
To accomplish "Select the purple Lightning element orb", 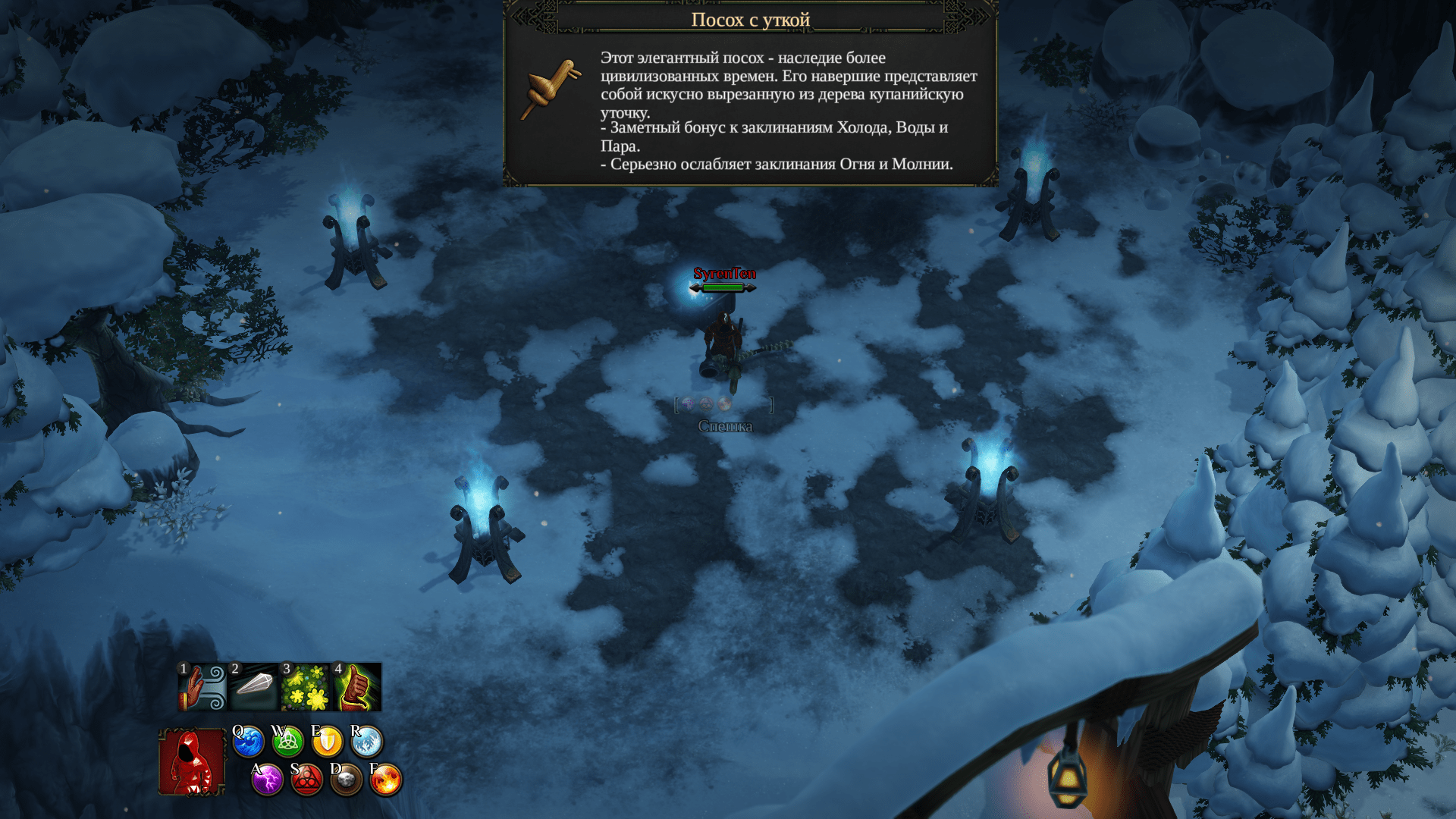I will pos(267,780).
